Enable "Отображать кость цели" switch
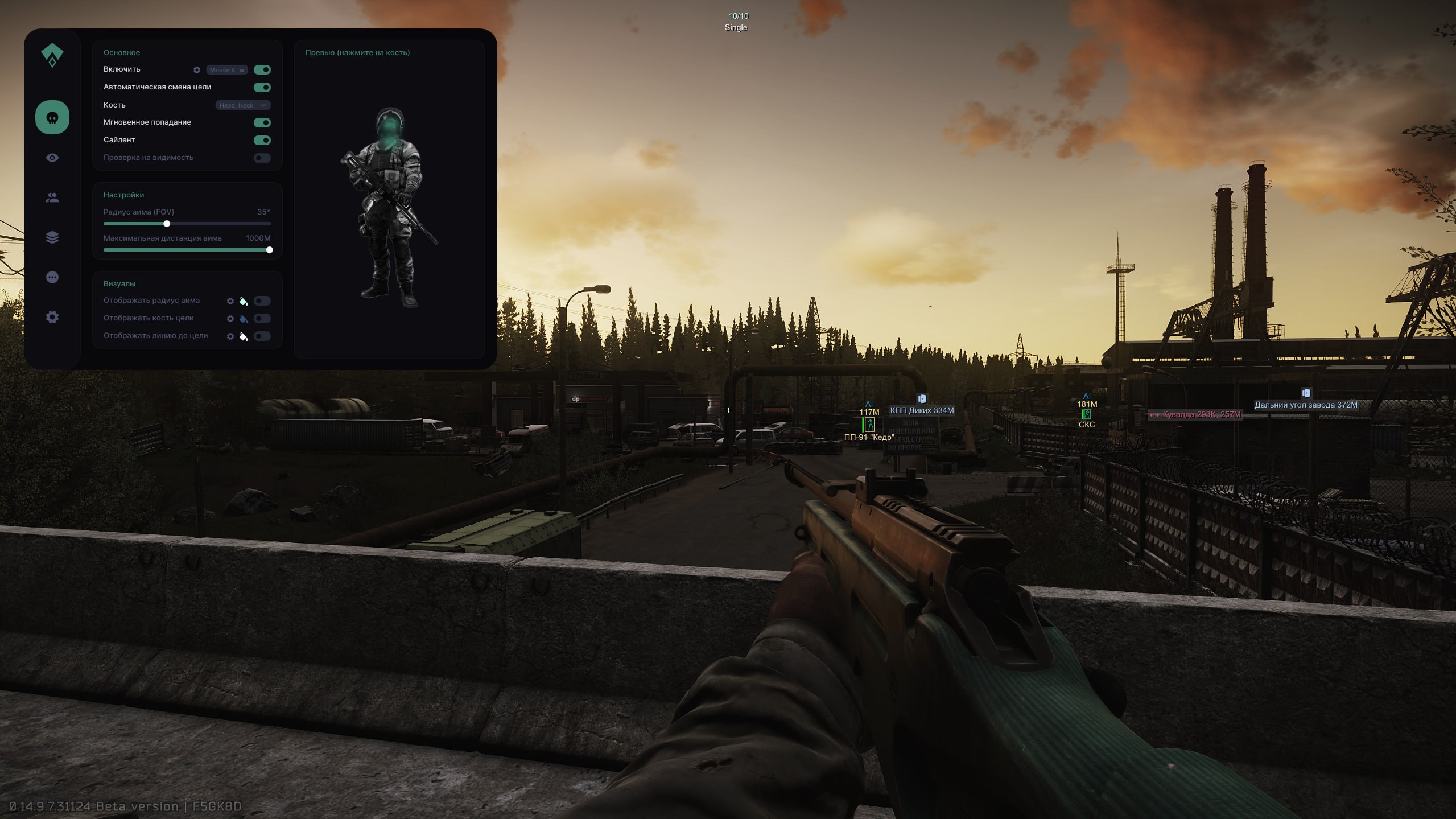The image size is (1456, 819). [x=262, y=319]
